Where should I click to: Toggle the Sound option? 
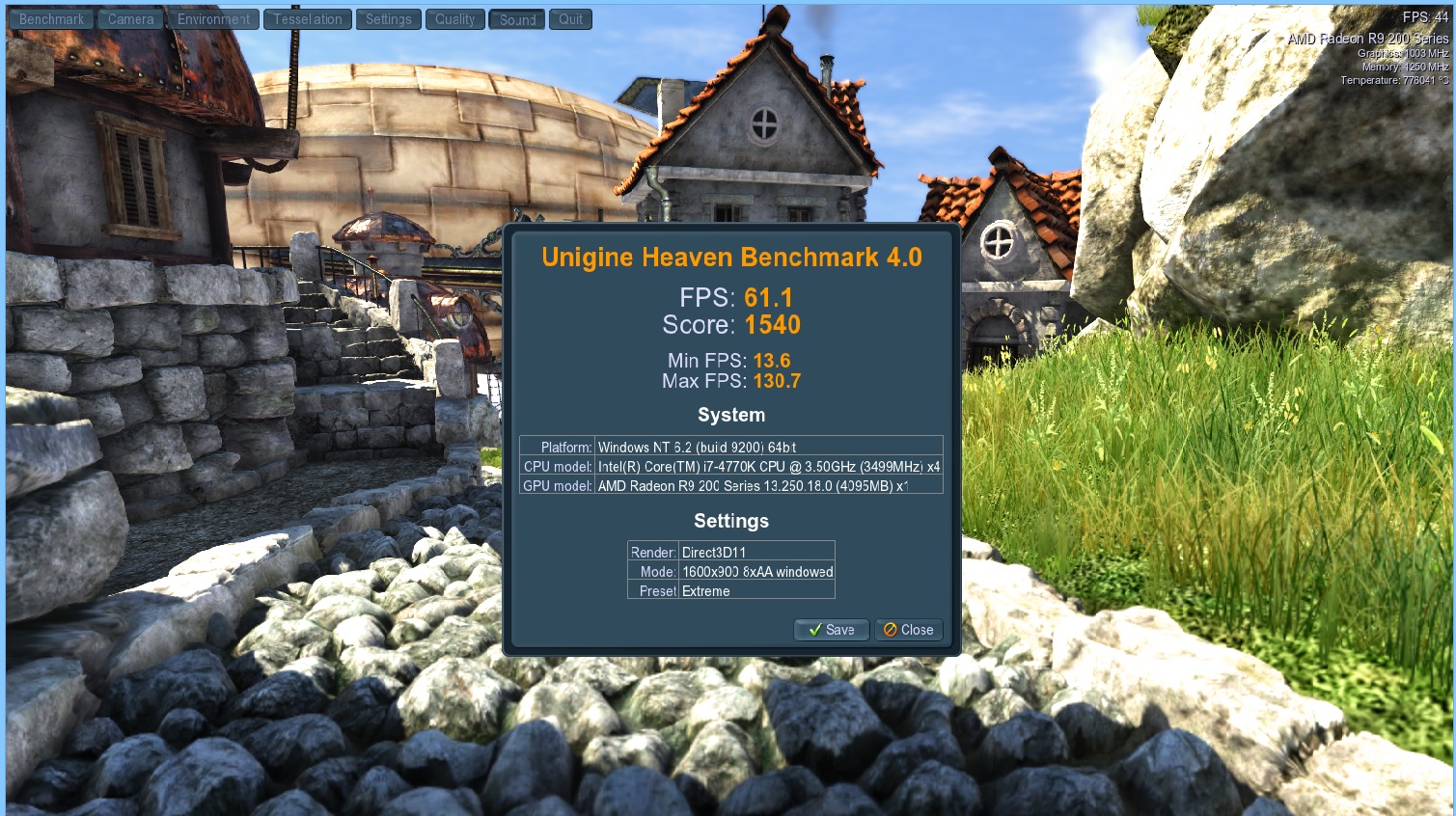tap(516, 18)
